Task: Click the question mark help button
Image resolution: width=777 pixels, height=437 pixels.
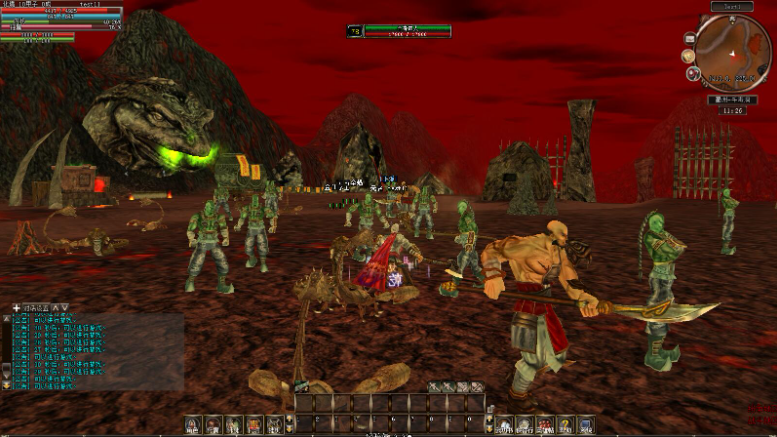Action: point(563,425)
